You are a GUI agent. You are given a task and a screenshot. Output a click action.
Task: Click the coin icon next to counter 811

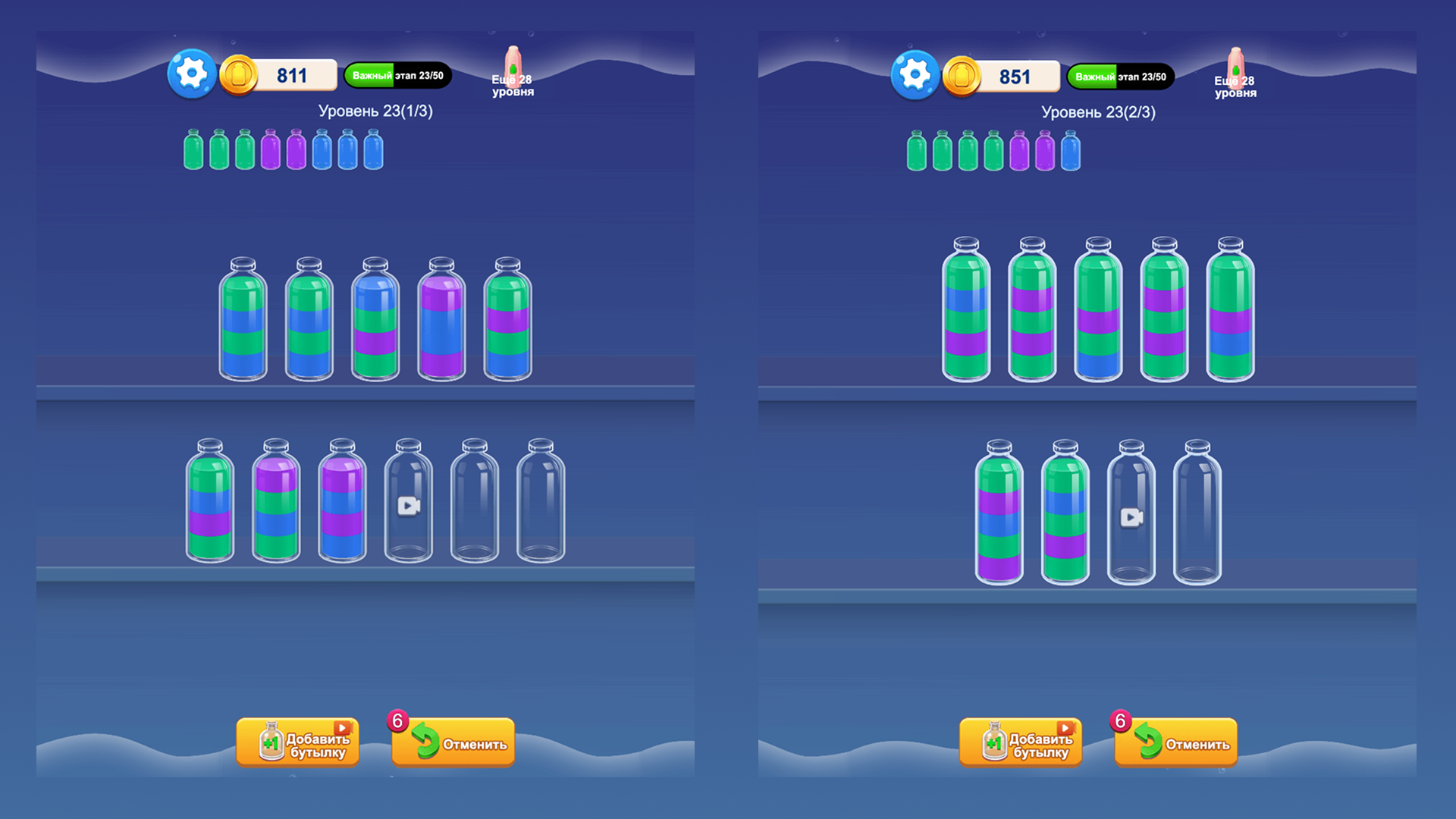point(240,74)
